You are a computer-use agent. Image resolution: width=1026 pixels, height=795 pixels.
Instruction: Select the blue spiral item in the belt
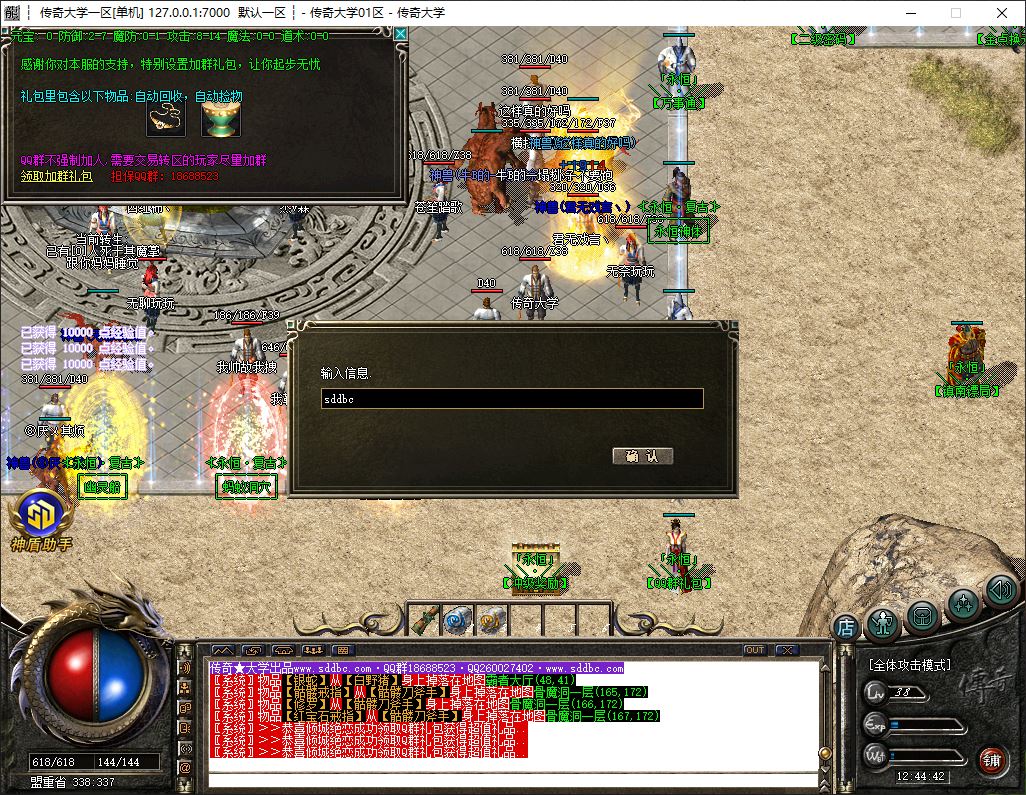coord(457,620)
